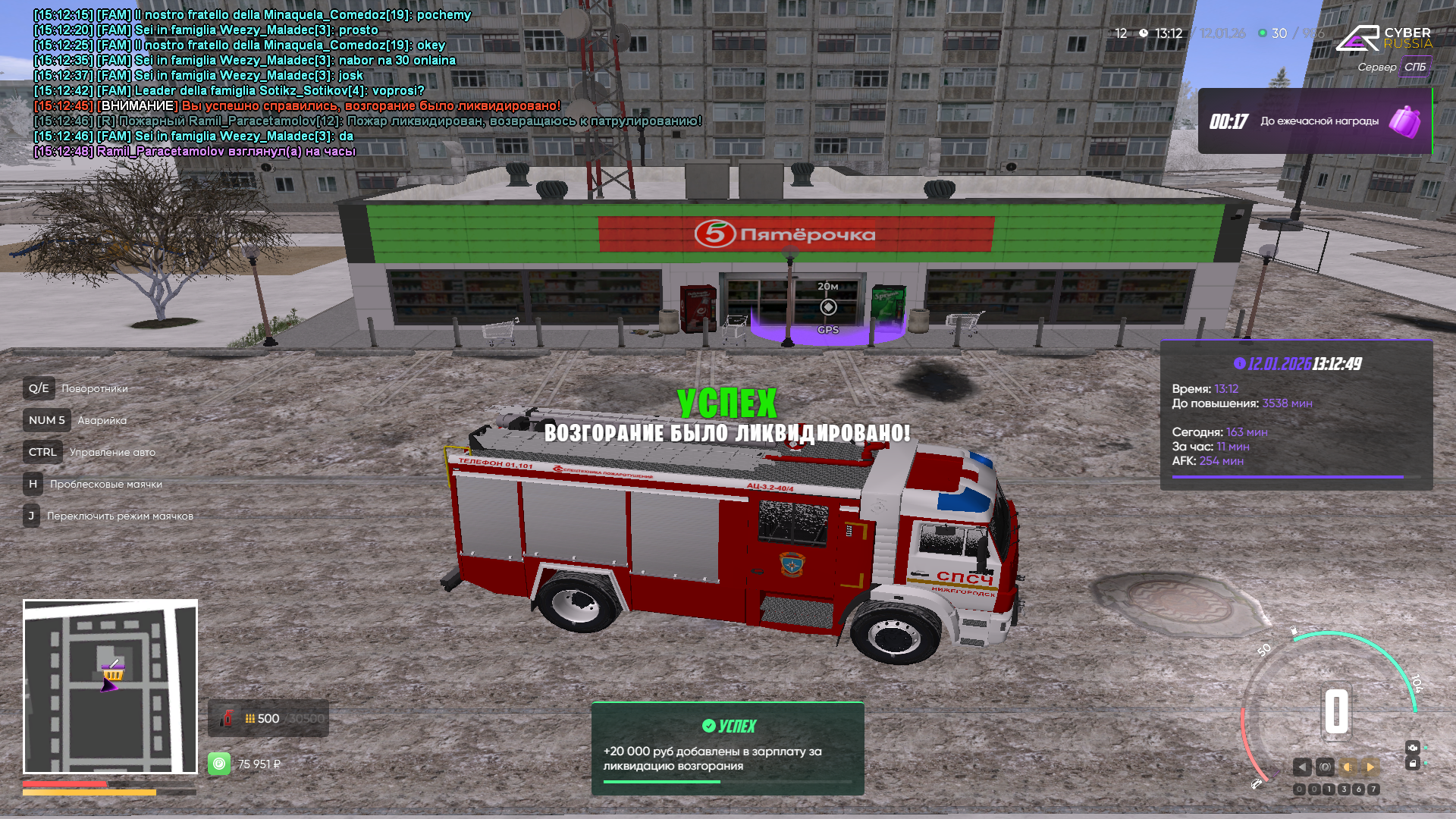Click the Cyber Russia logo
The height and width of the screenshot is (819, 1456).
click(1383, 38)
